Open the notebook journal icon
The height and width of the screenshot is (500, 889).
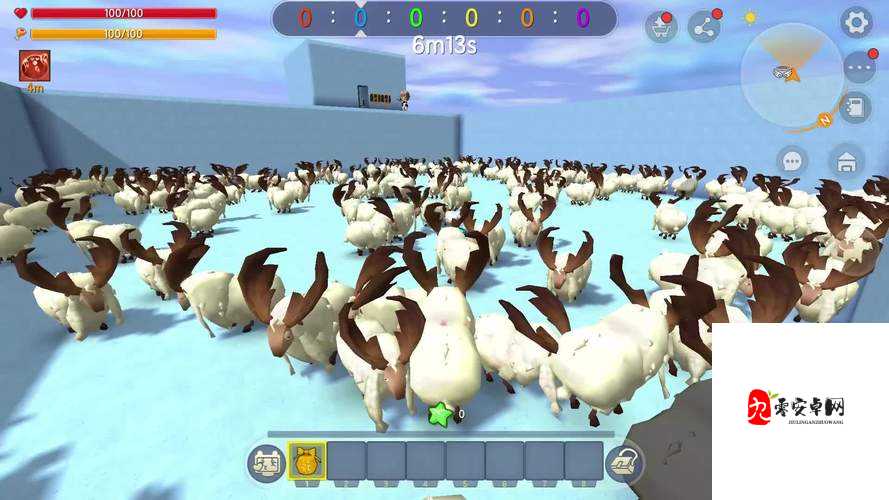pyautogui.click(x=855, y=108)
